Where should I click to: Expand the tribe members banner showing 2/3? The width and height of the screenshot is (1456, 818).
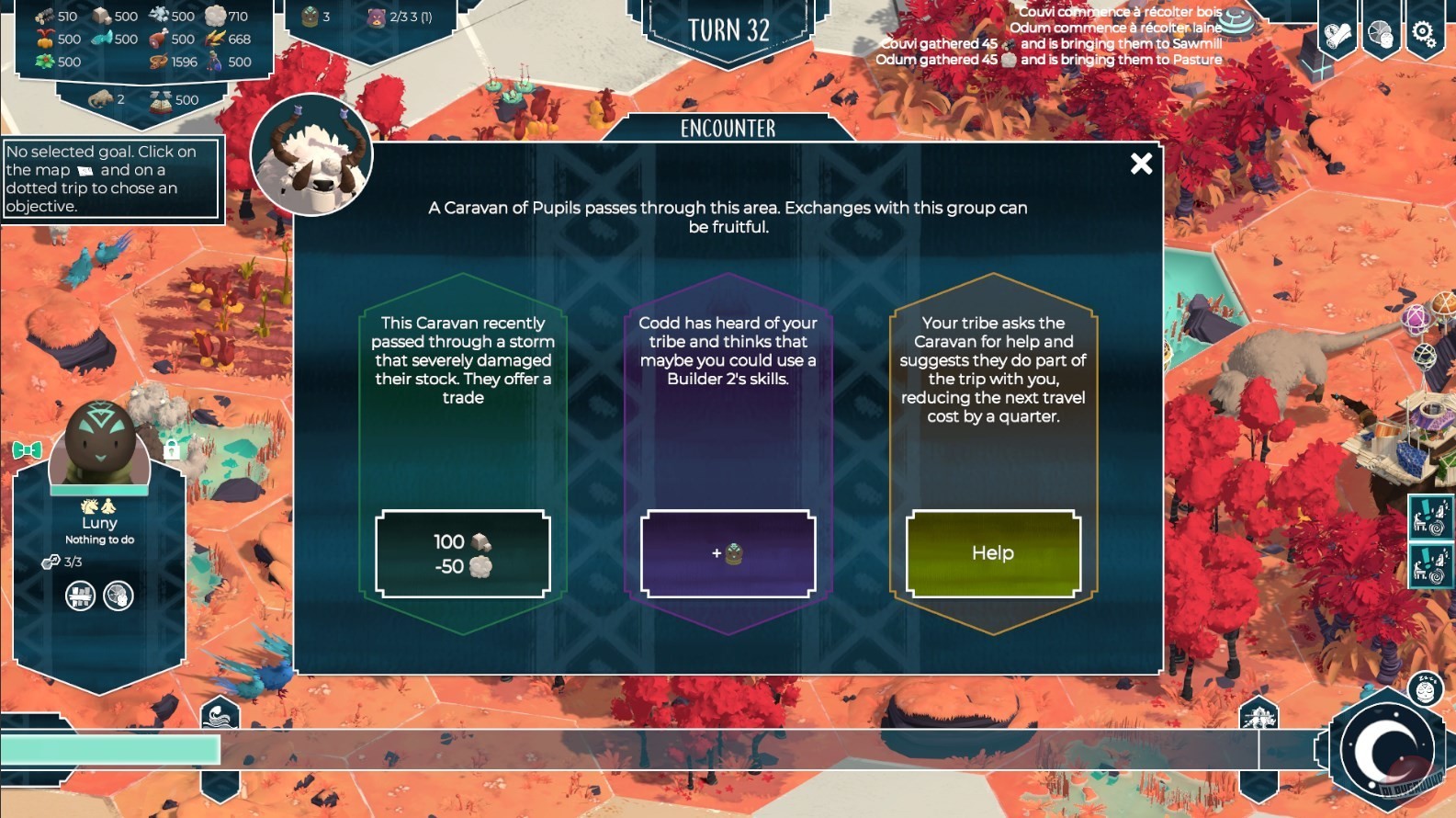coord(390,16)
